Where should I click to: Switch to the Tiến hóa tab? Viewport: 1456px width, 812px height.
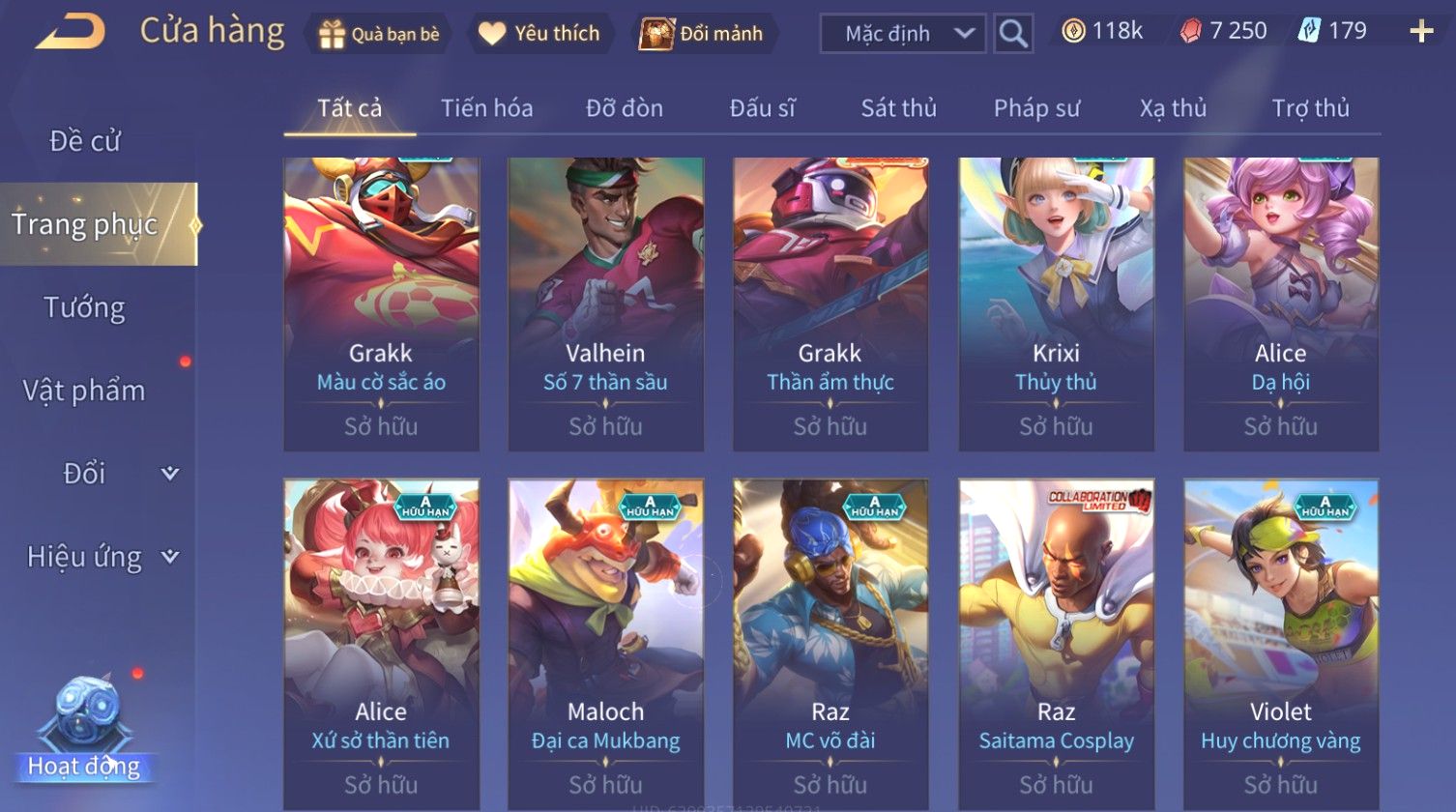[x=486, y=108]
